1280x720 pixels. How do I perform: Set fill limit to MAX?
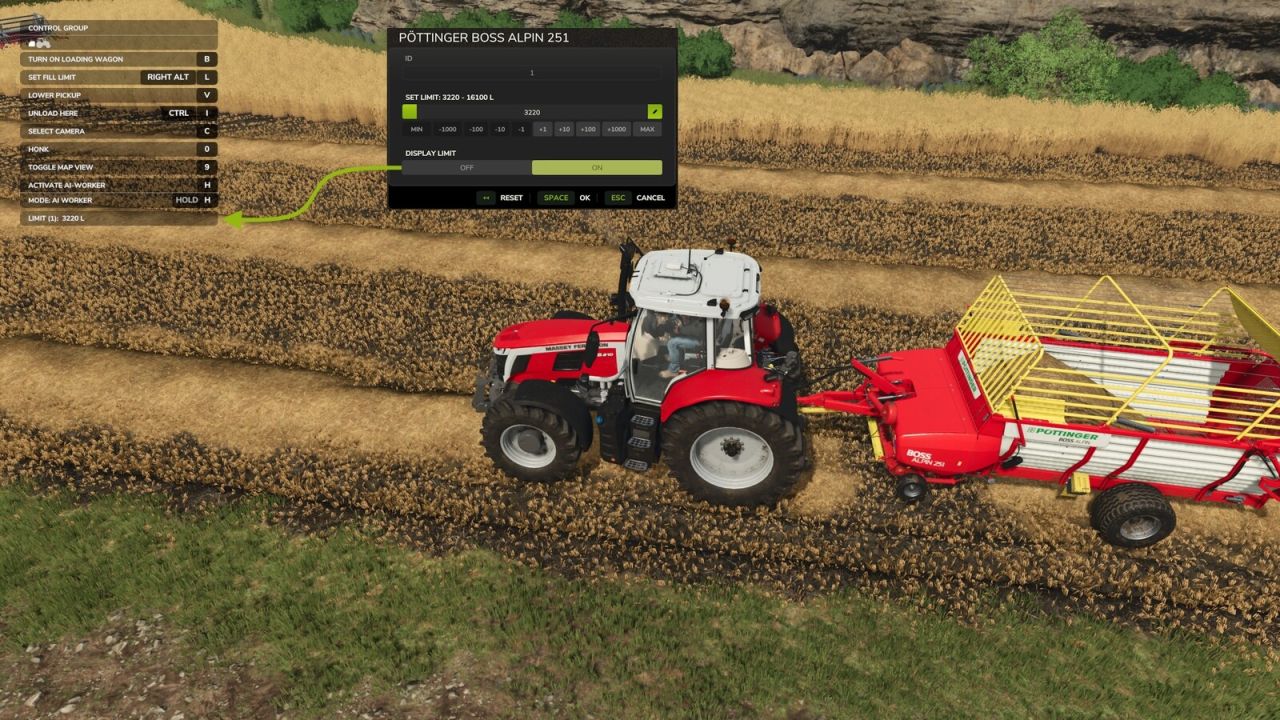[x=647, y=129]
